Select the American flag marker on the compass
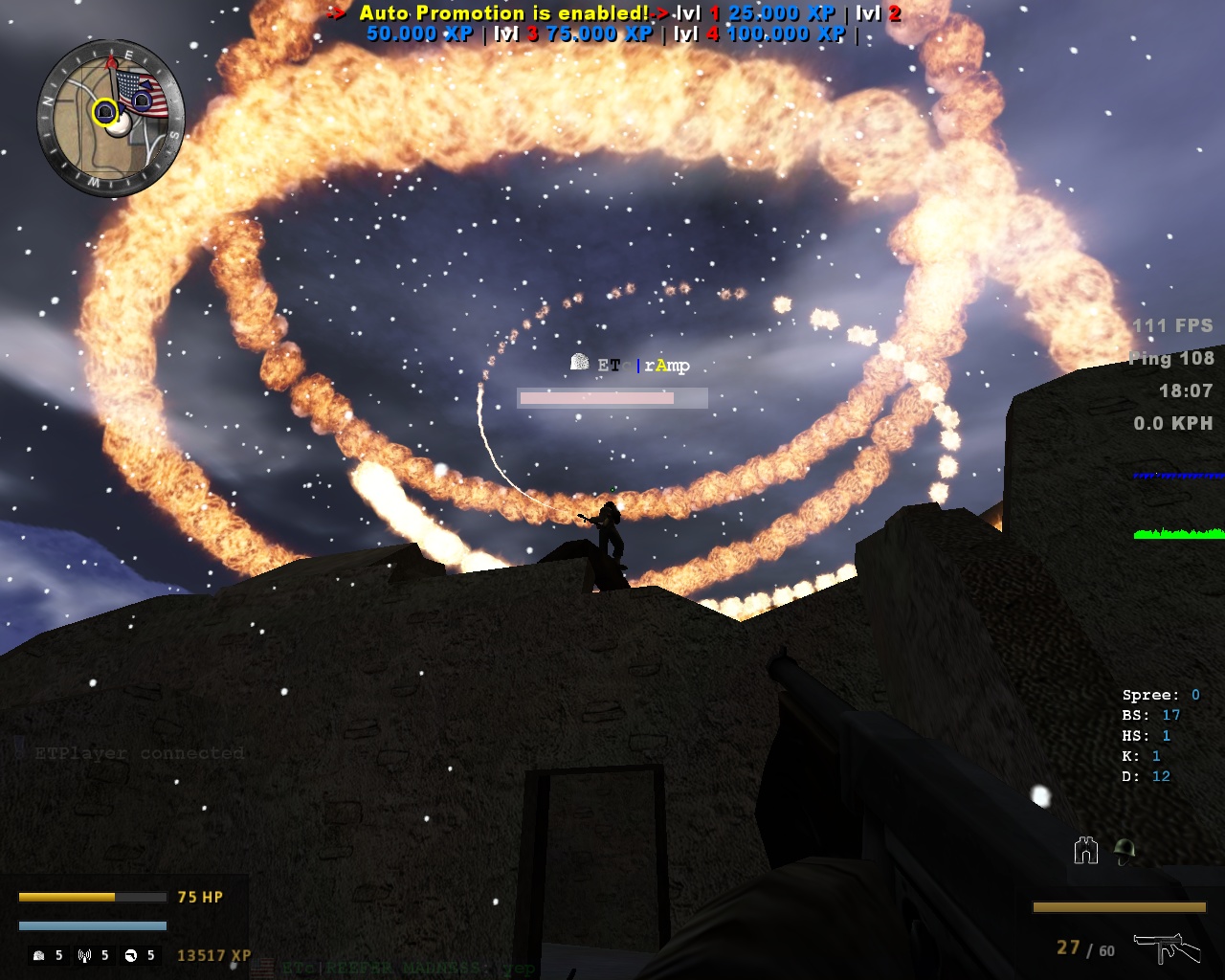Image resolution: width=1225 pixels, height=980 pixels. pos(144,93)
